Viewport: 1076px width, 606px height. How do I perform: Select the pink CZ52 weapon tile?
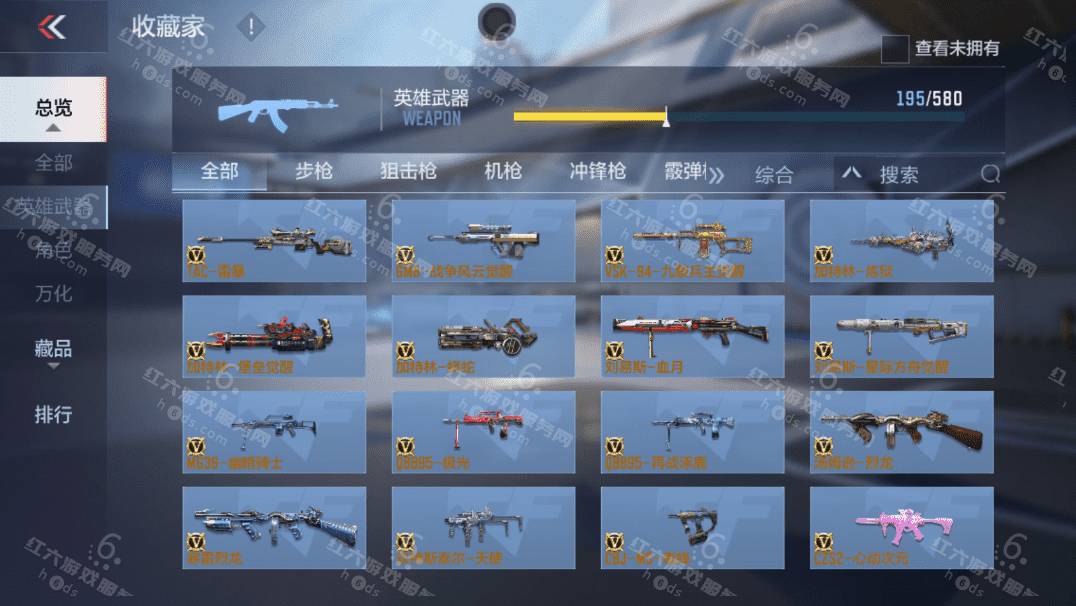[x=901, y=528]
